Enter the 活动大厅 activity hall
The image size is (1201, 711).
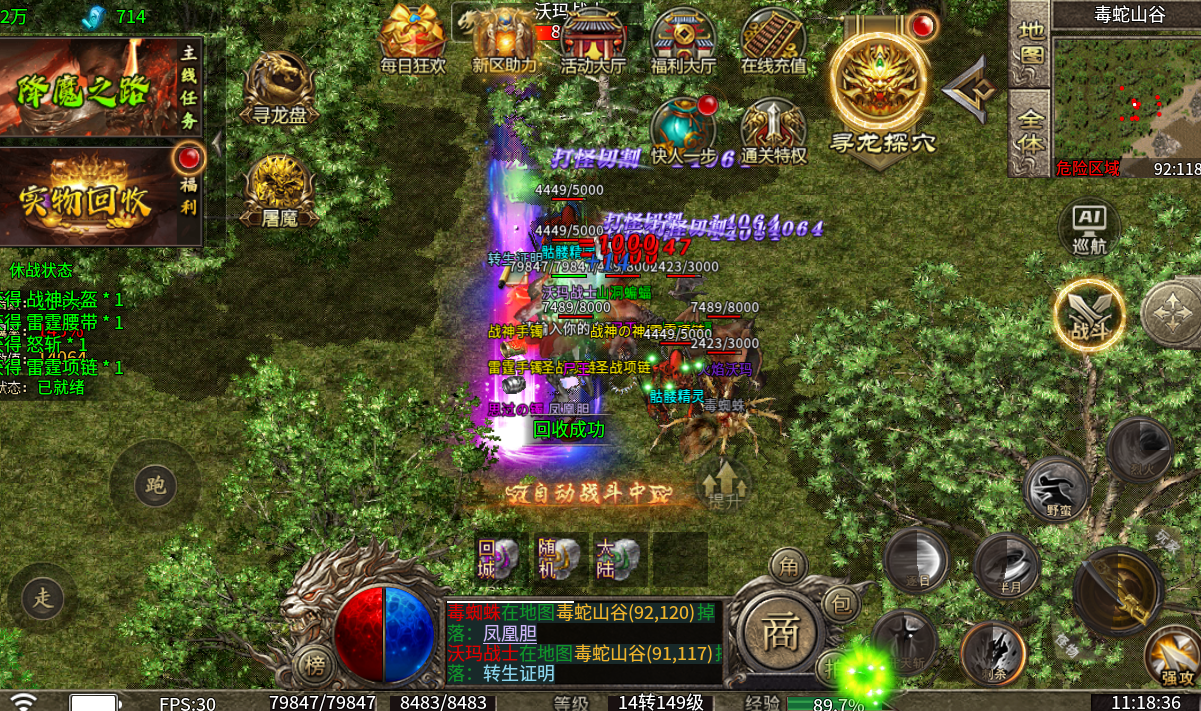[593, 38]
